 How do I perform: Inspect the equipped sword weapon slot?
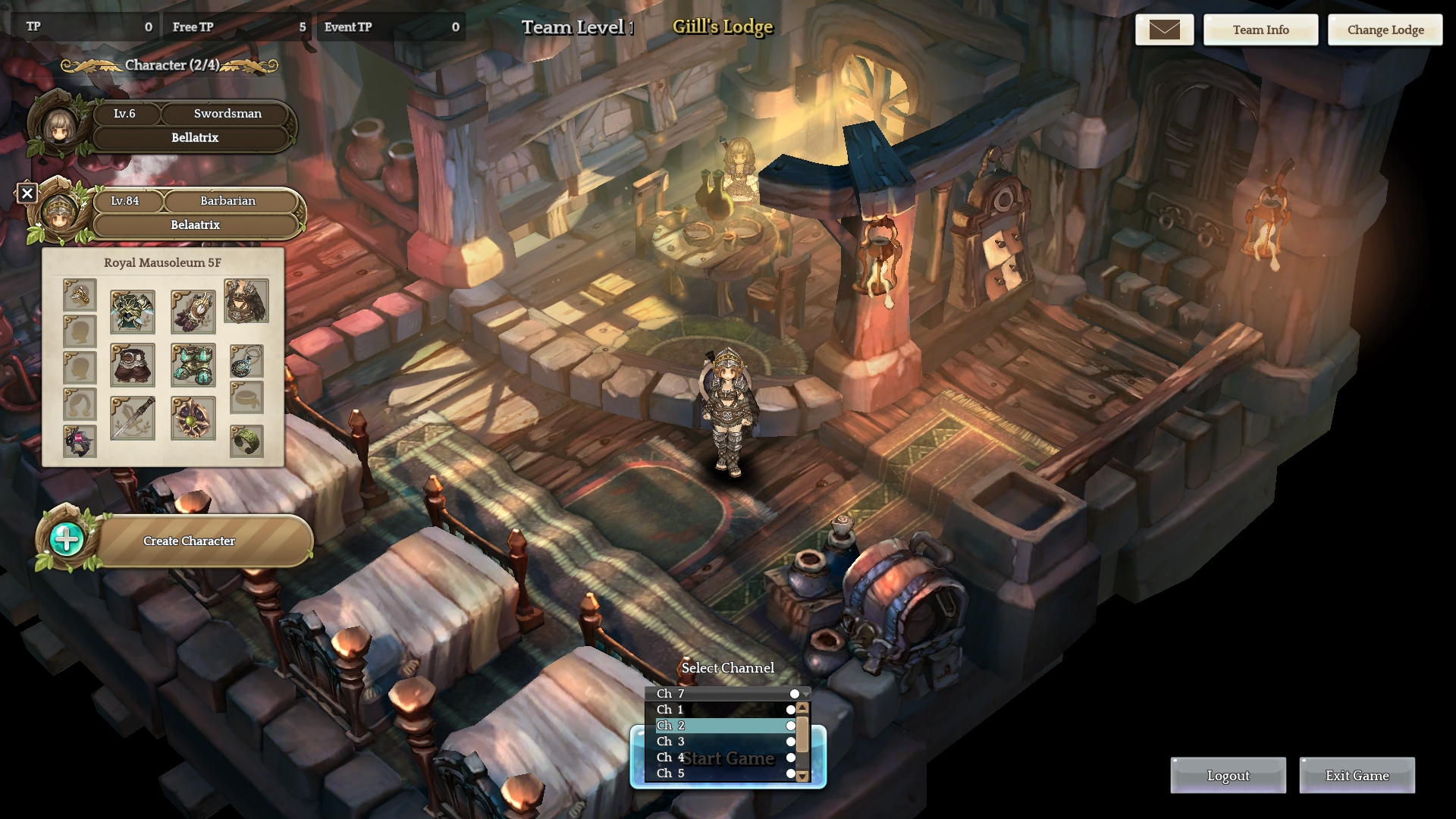click(133, 418)
